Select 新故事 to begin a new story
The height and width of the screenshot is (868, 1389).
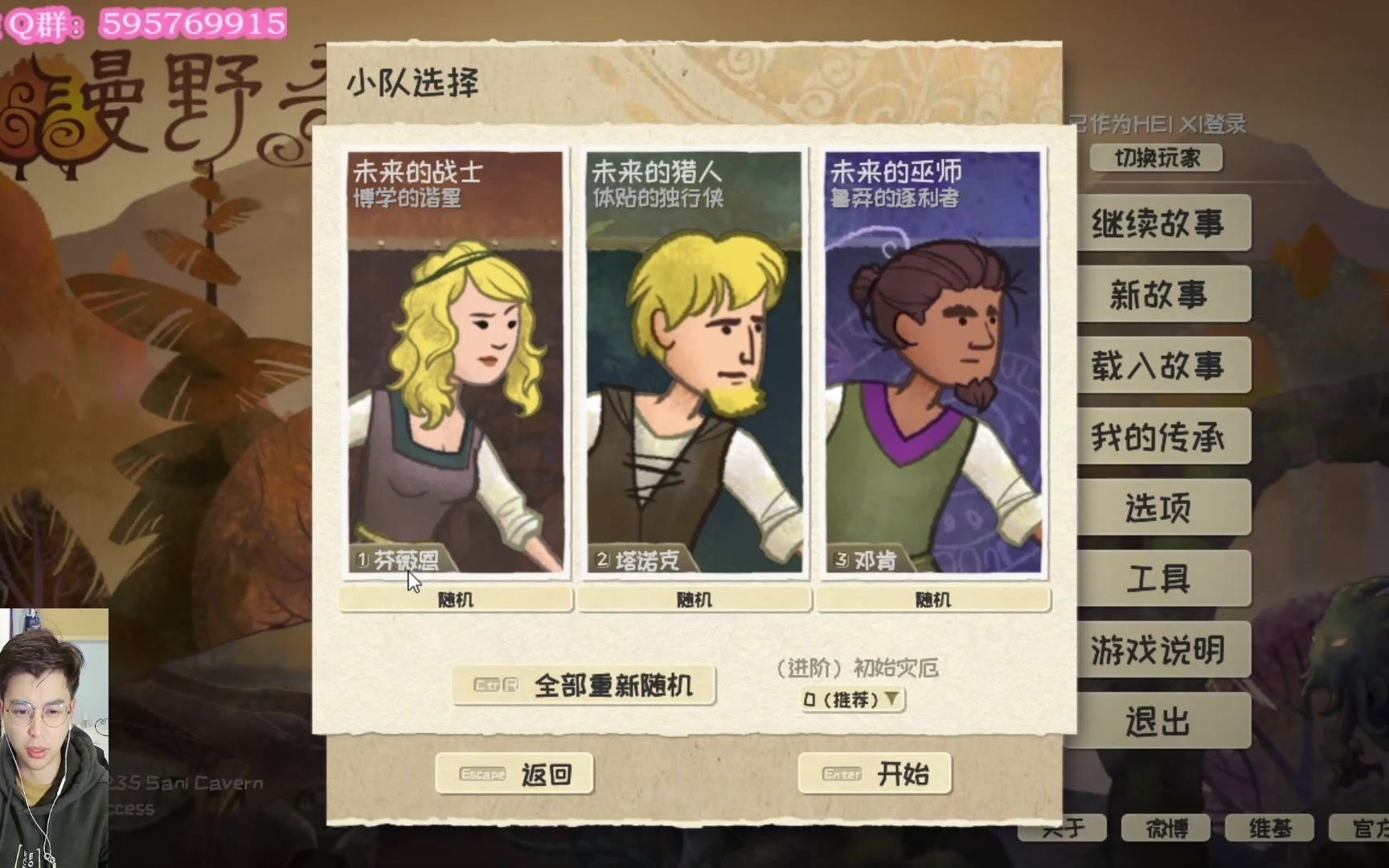click(1164, 295)
